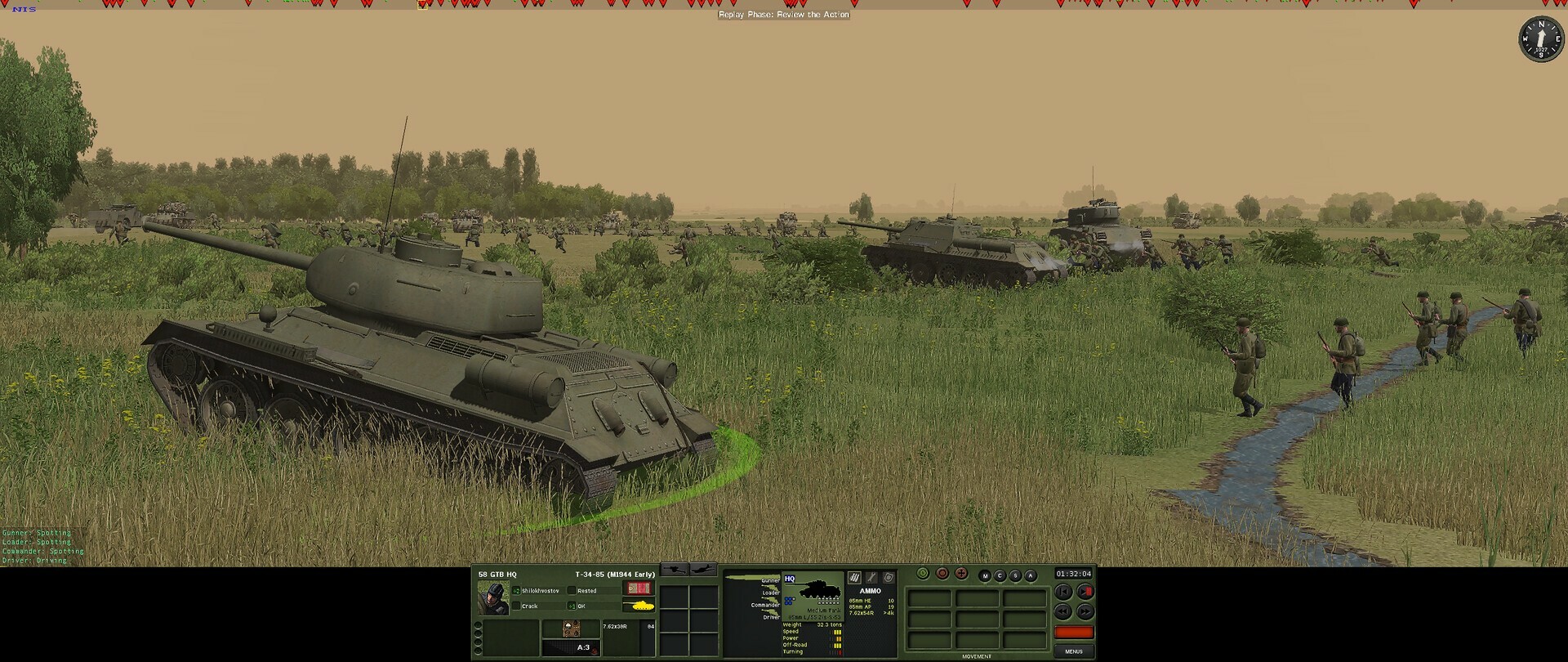1568x662 pixels.
Task: Toggle the Rested status checkbox
Action: [x=572, y=591]
